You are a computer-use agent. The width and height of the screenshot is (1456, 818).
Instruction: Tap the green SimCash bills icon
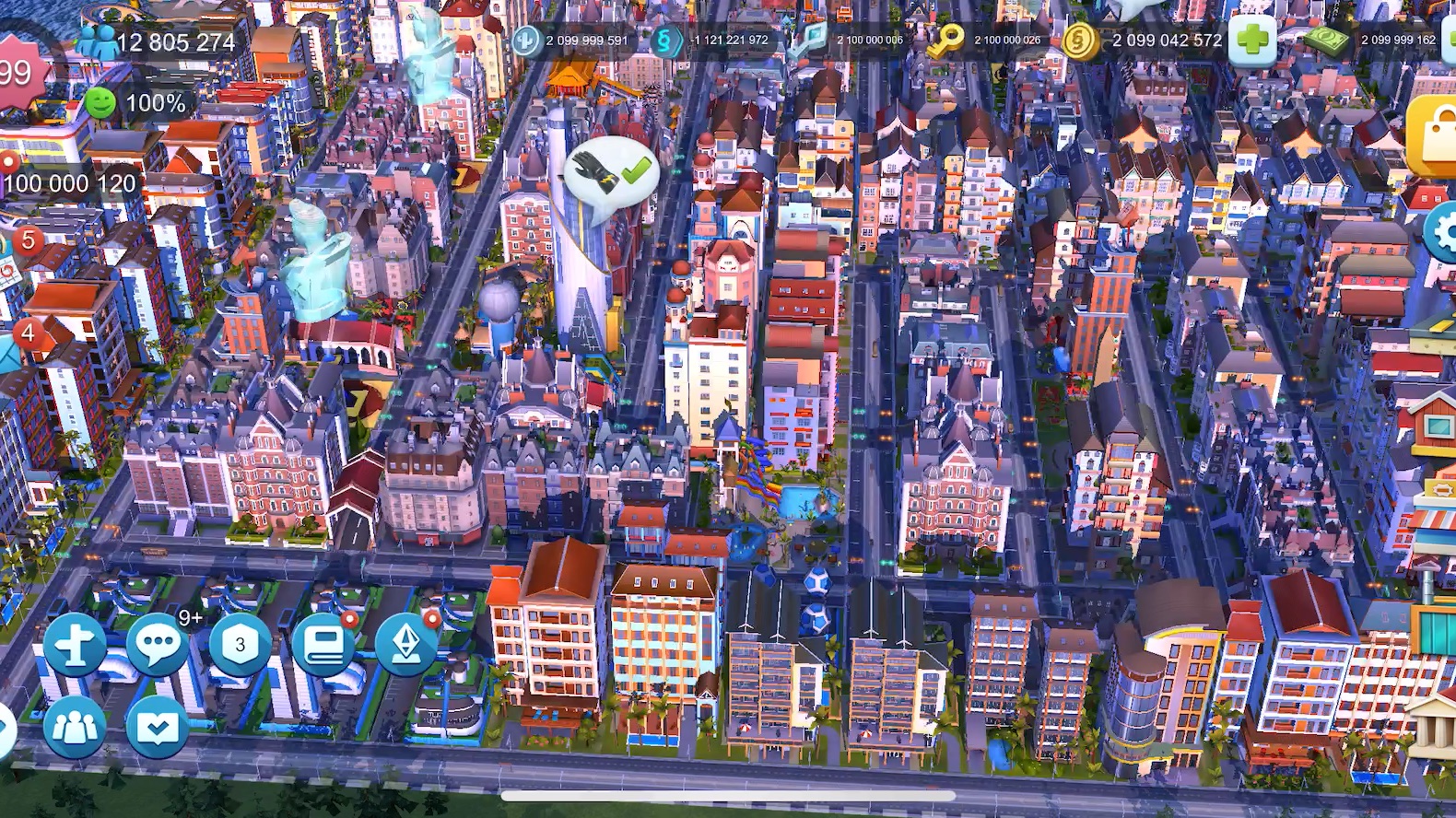(1329, 40)
